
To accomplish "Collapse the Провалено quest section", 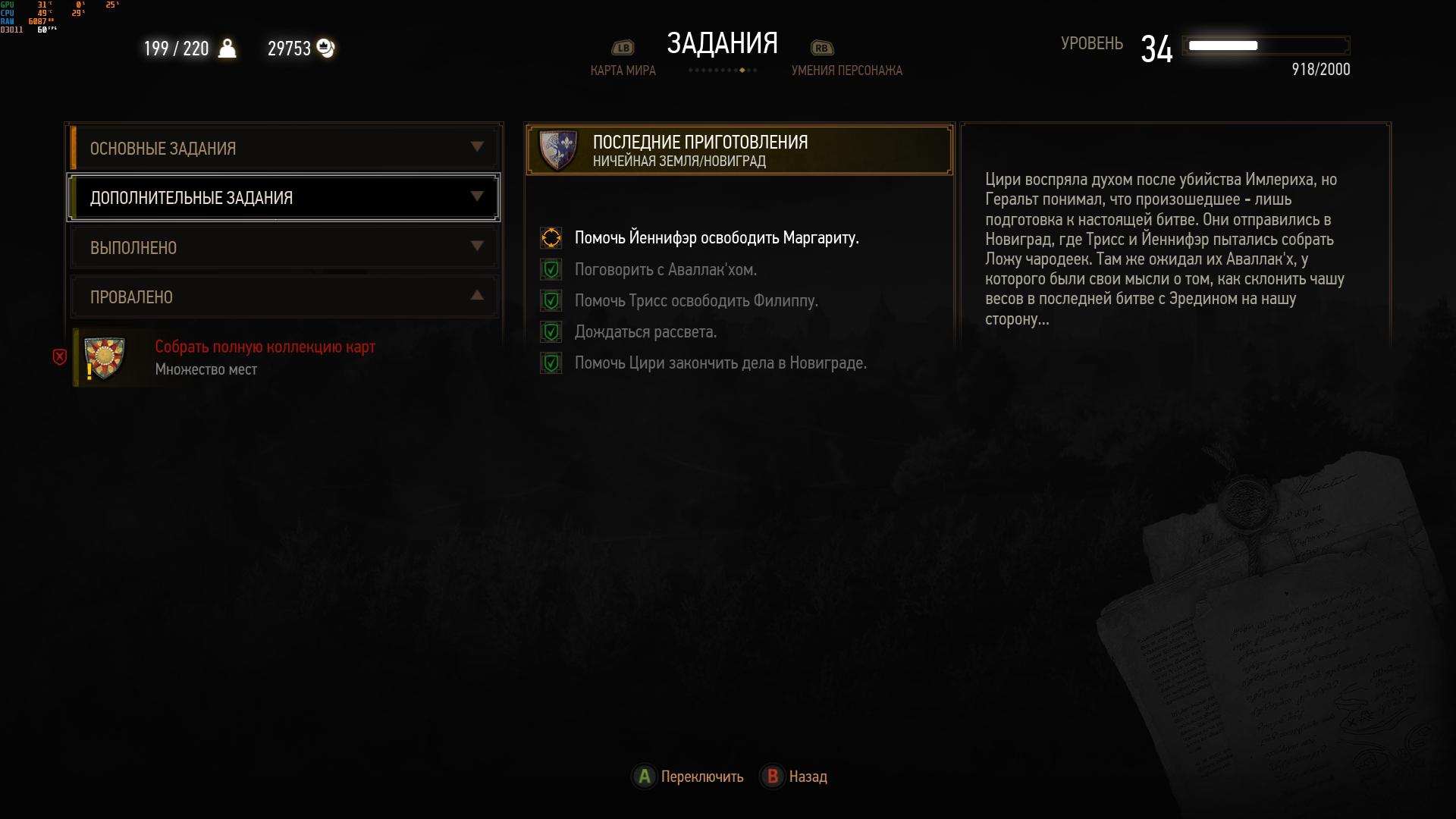I will point(284,297).
